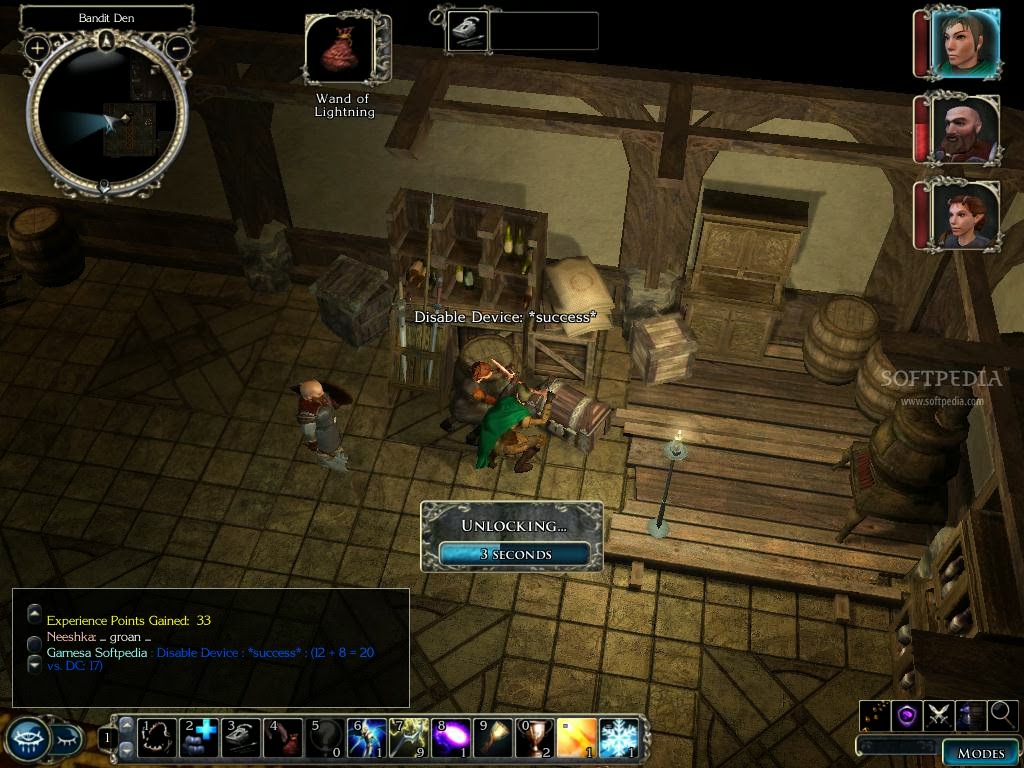Switch hotbar page with the up arrow
The width and height of the screenshot is (1024, 768).
tap(126, 726)
